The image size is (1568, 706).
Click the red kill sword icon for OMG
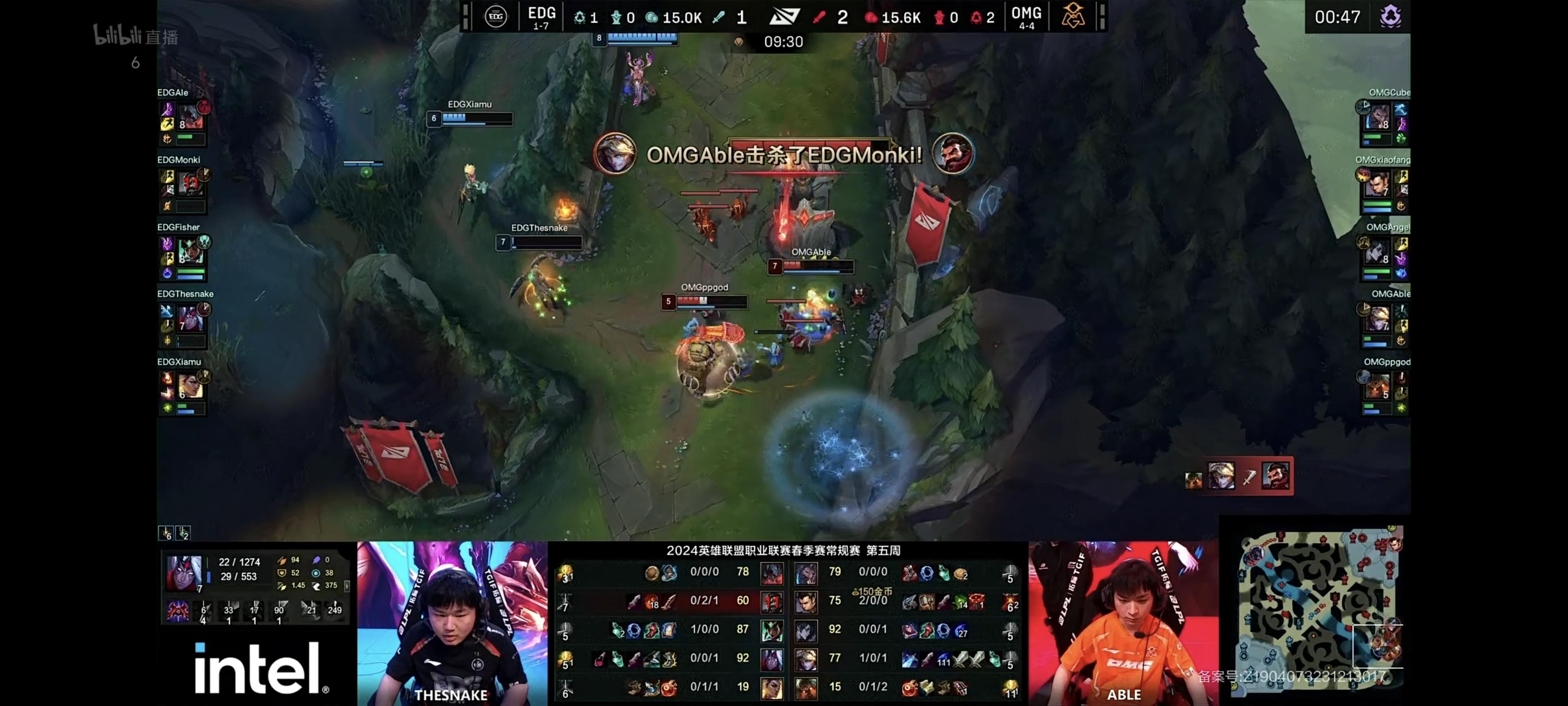820,18
